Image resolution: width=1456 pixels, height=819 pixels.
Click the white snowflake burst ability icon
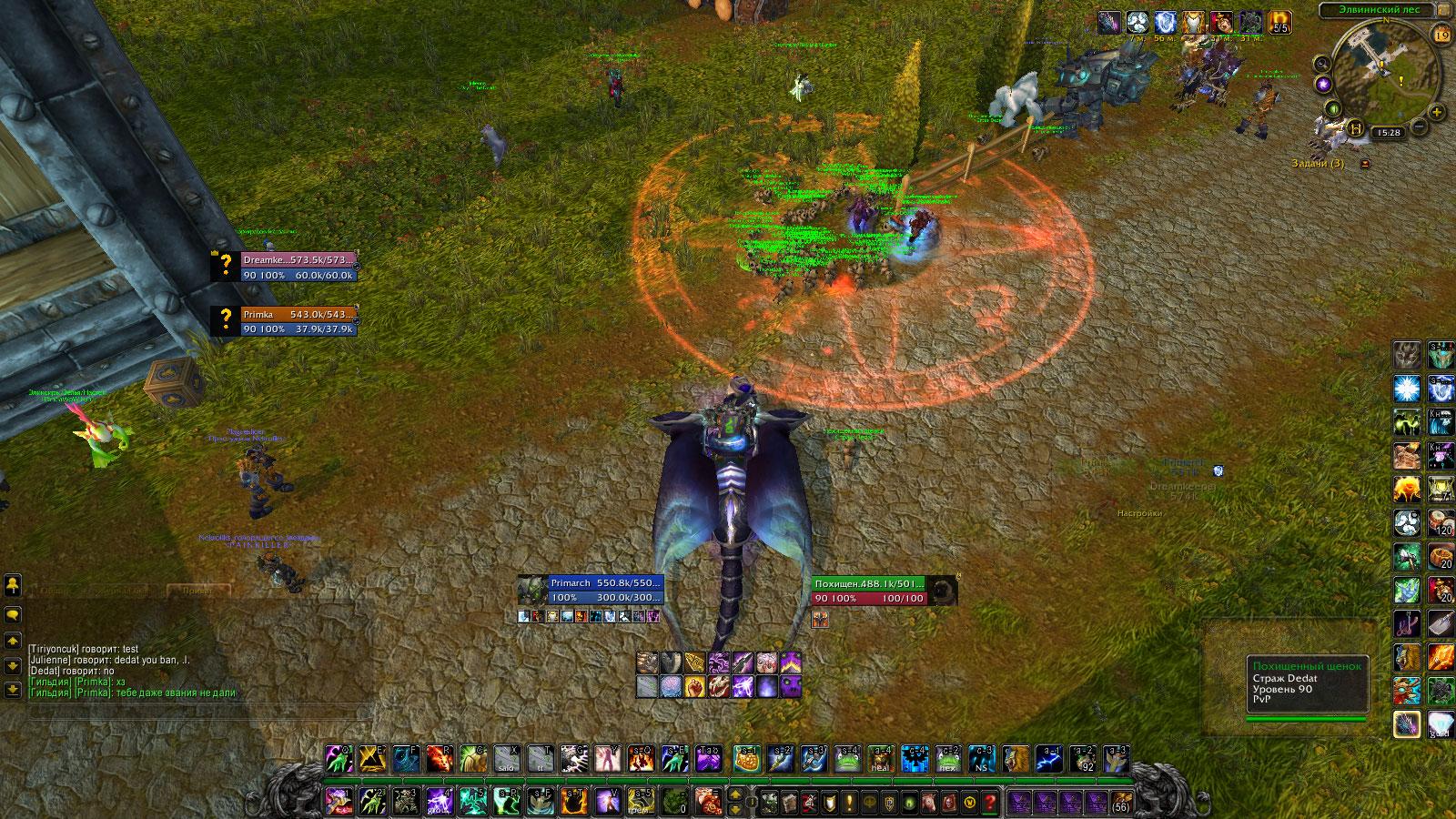click(1407, 389)
